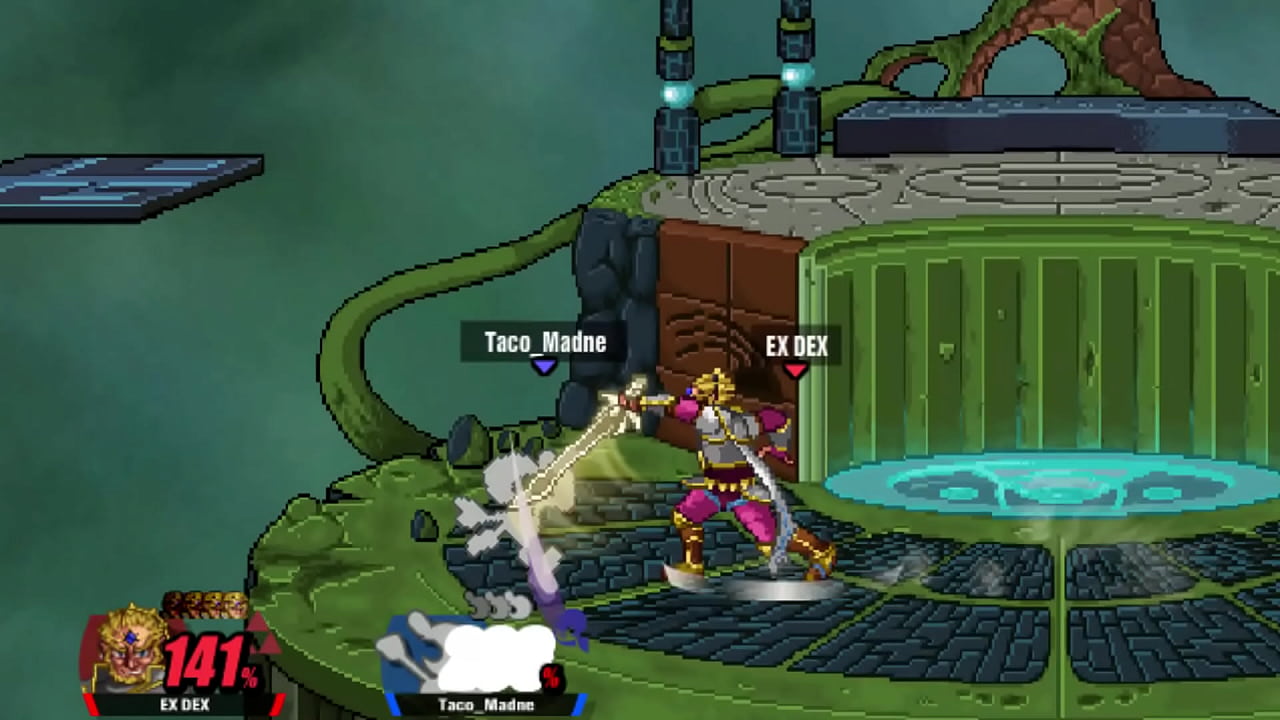Click the second stock head above the 141% counter

[193, 608]
